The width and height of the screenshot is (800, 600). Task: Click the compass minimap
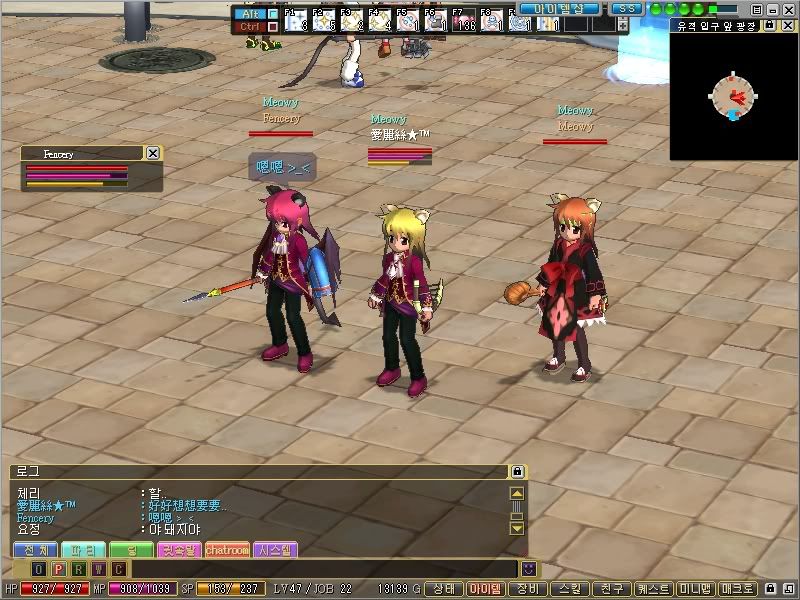point(734,96)
